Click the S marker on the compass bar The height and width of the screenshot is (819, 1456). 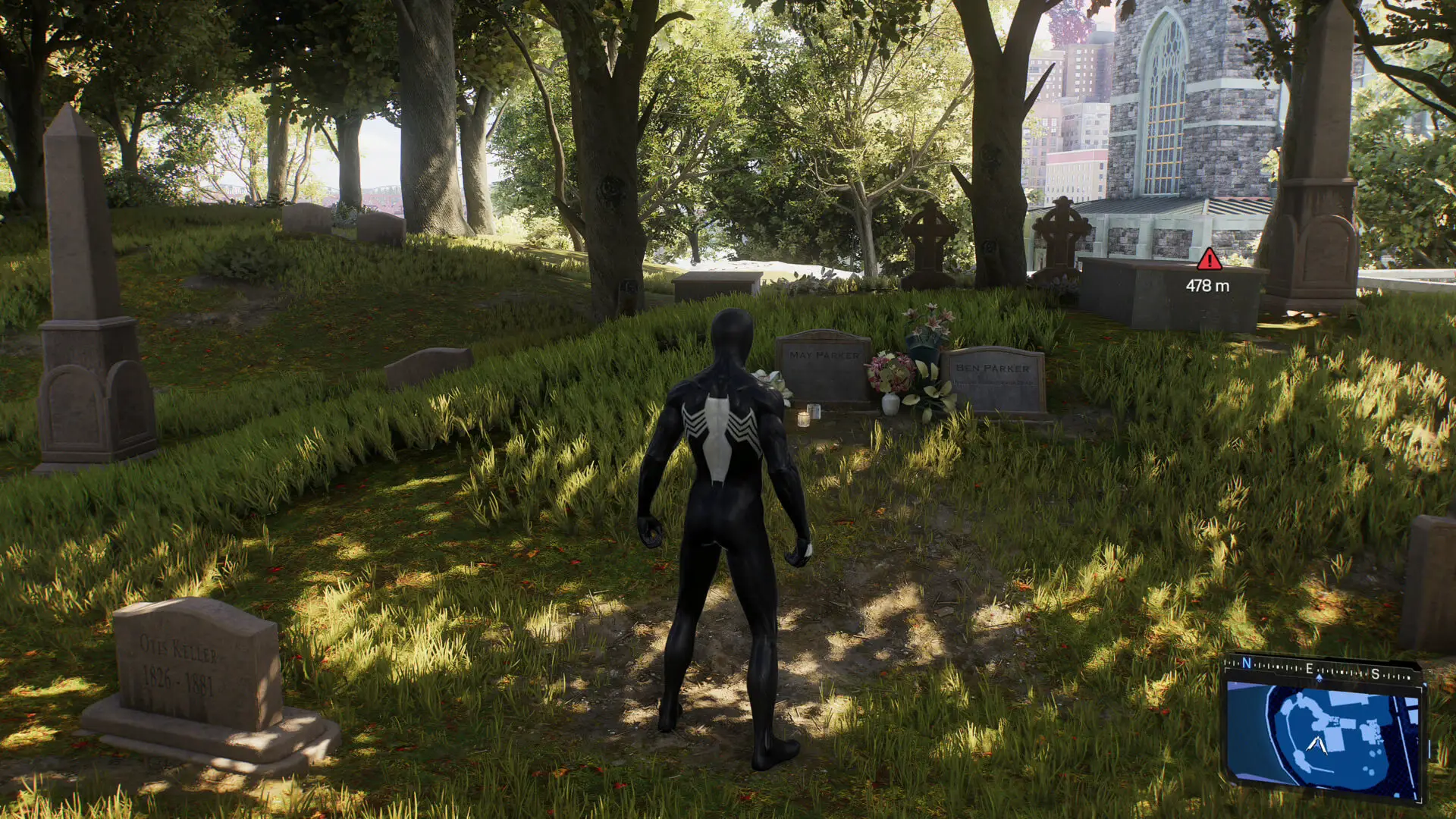[x=1375, y=675]
